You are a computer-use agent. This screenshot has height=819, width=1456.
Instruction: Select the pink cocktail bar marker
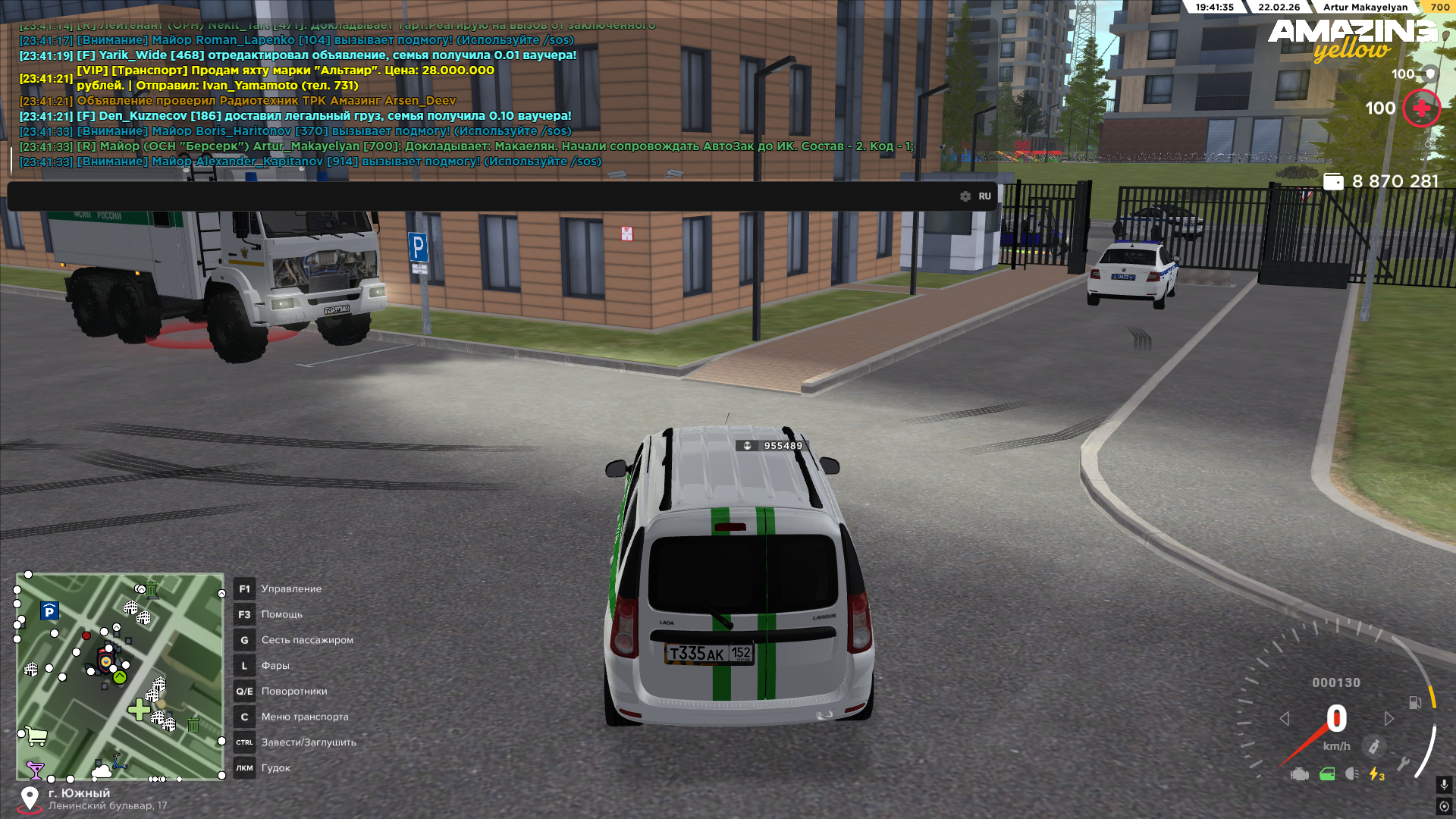pos(35,770)
